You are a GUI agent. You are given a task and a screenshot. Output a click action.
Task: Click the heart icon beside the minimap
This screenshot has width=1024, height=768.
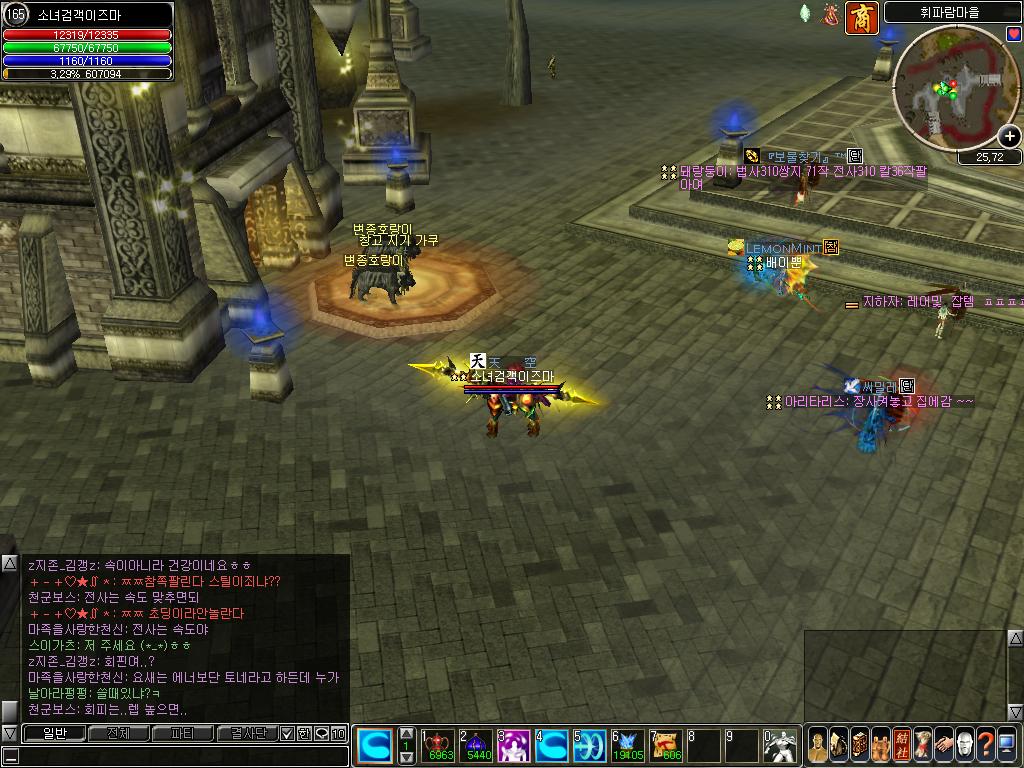pyautogui.click(x=1013, y=34)
